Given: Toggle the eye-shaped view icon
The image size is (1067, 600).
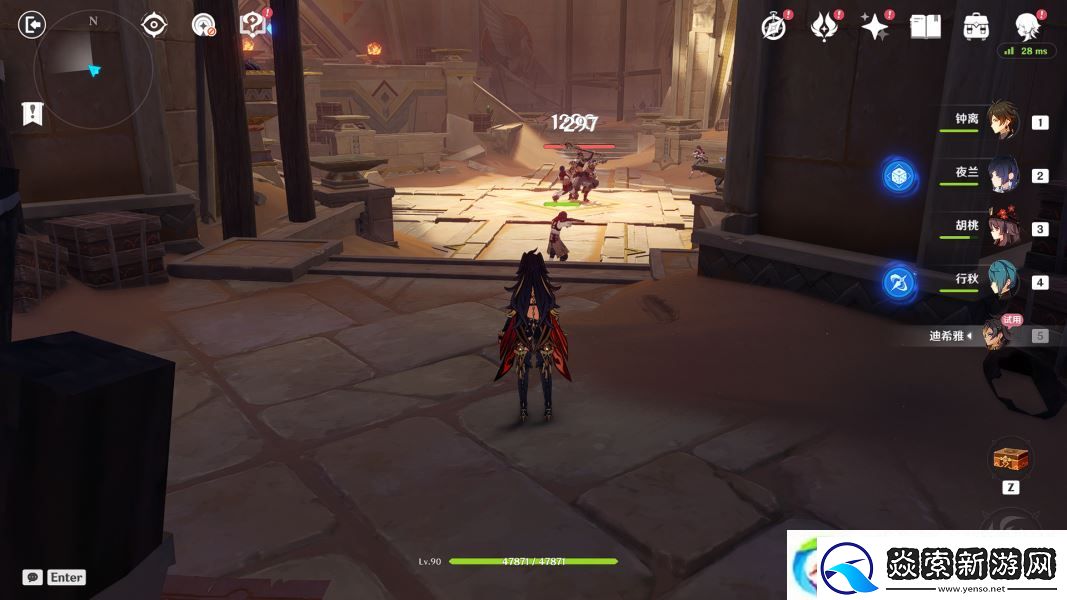Looking at the screenshot, I should 154,25.
